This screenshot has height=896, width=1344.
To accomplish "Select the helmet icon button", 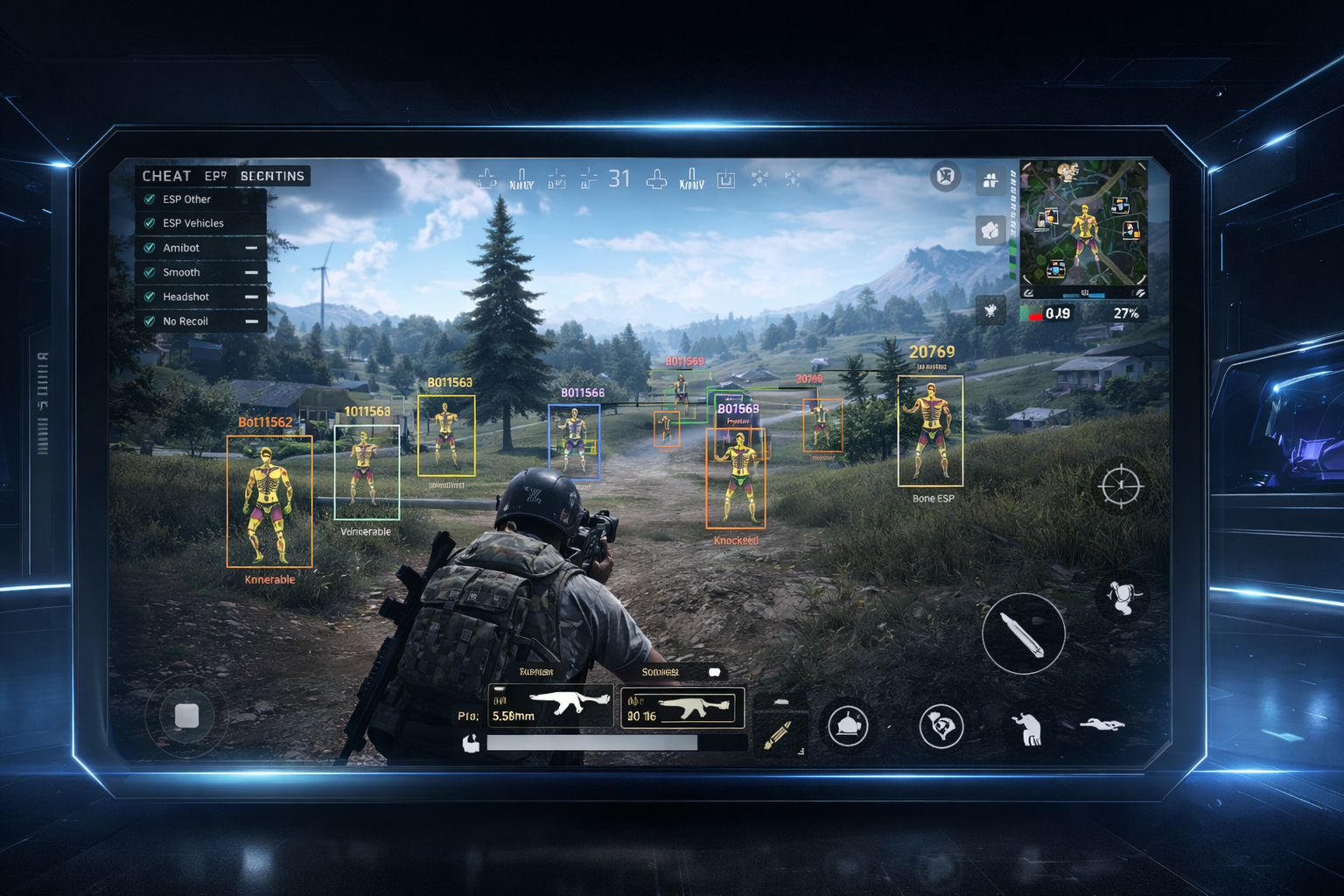I will 847,725.
